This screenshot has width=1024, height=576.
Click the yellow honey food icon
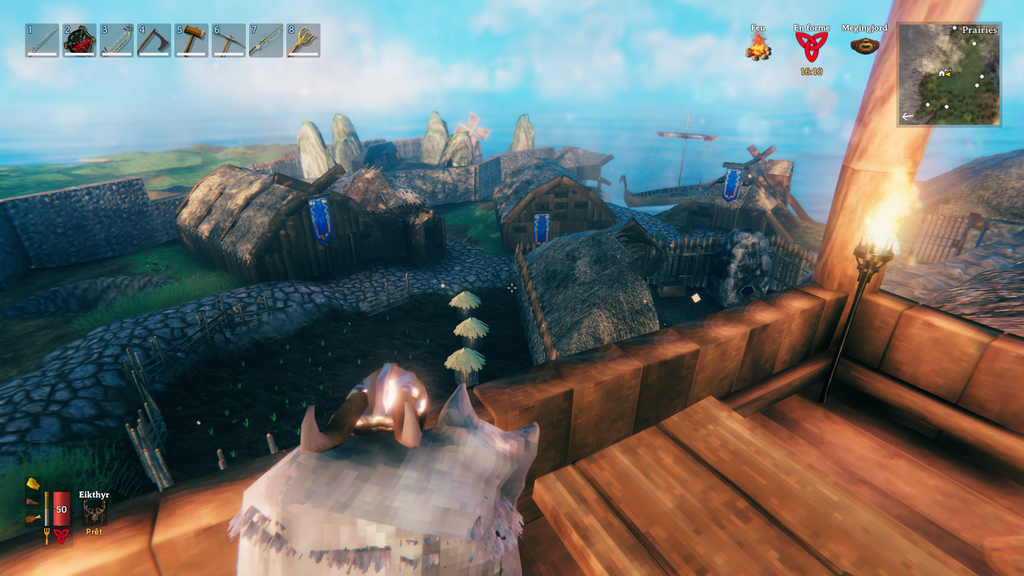coord(33,485)
